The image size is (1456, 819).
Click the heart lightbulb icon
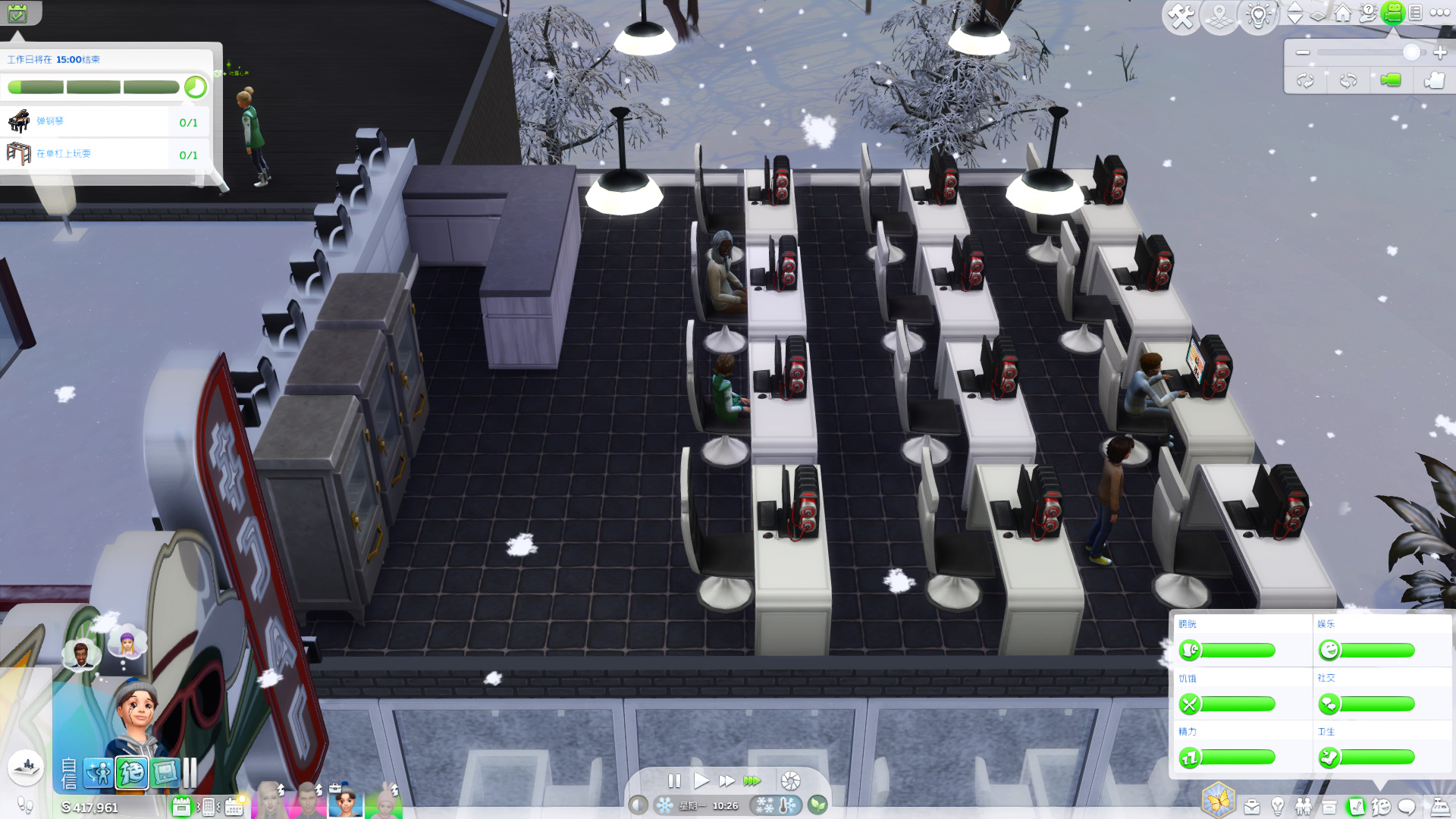click(x=1258, y=15)
